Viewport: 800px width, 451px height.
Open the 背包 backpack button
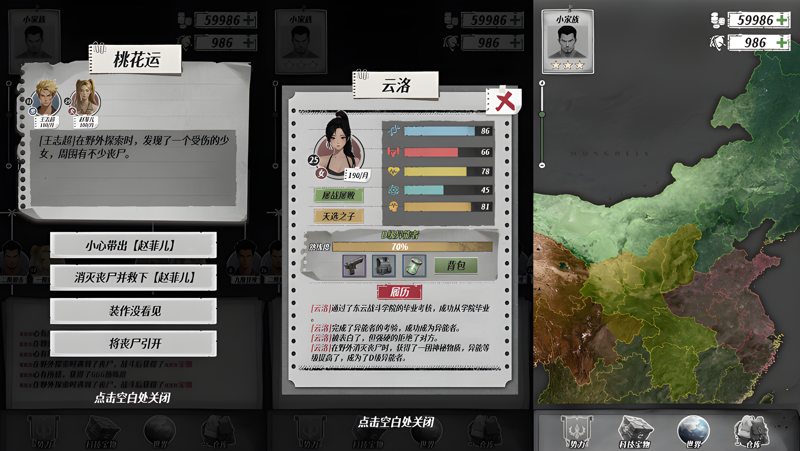pos(455,266)
